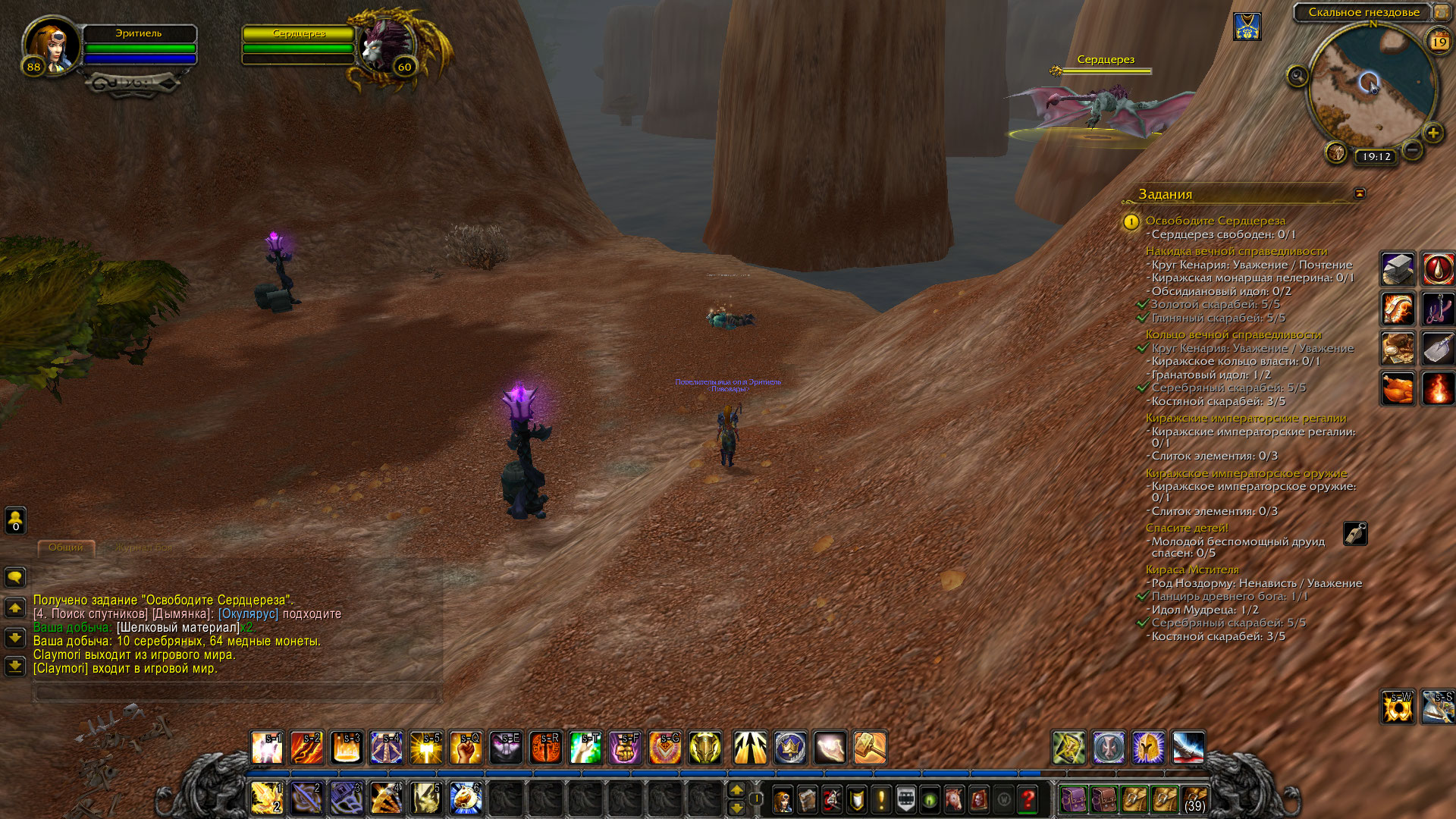This screenshot has width=1456, height=819.
Task: Open the red question mark help button
Action: [x=1028, y=799]
